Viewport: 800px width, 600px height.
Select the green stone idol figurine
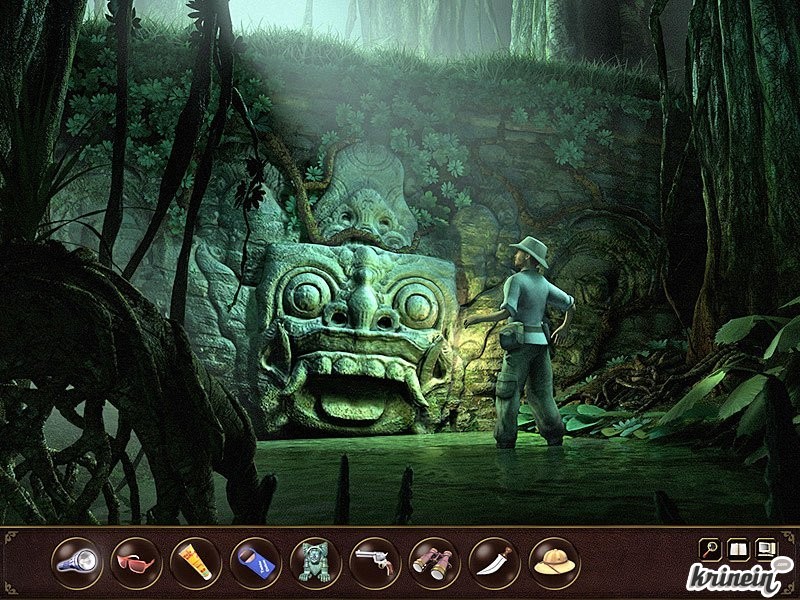pos(315,561)
